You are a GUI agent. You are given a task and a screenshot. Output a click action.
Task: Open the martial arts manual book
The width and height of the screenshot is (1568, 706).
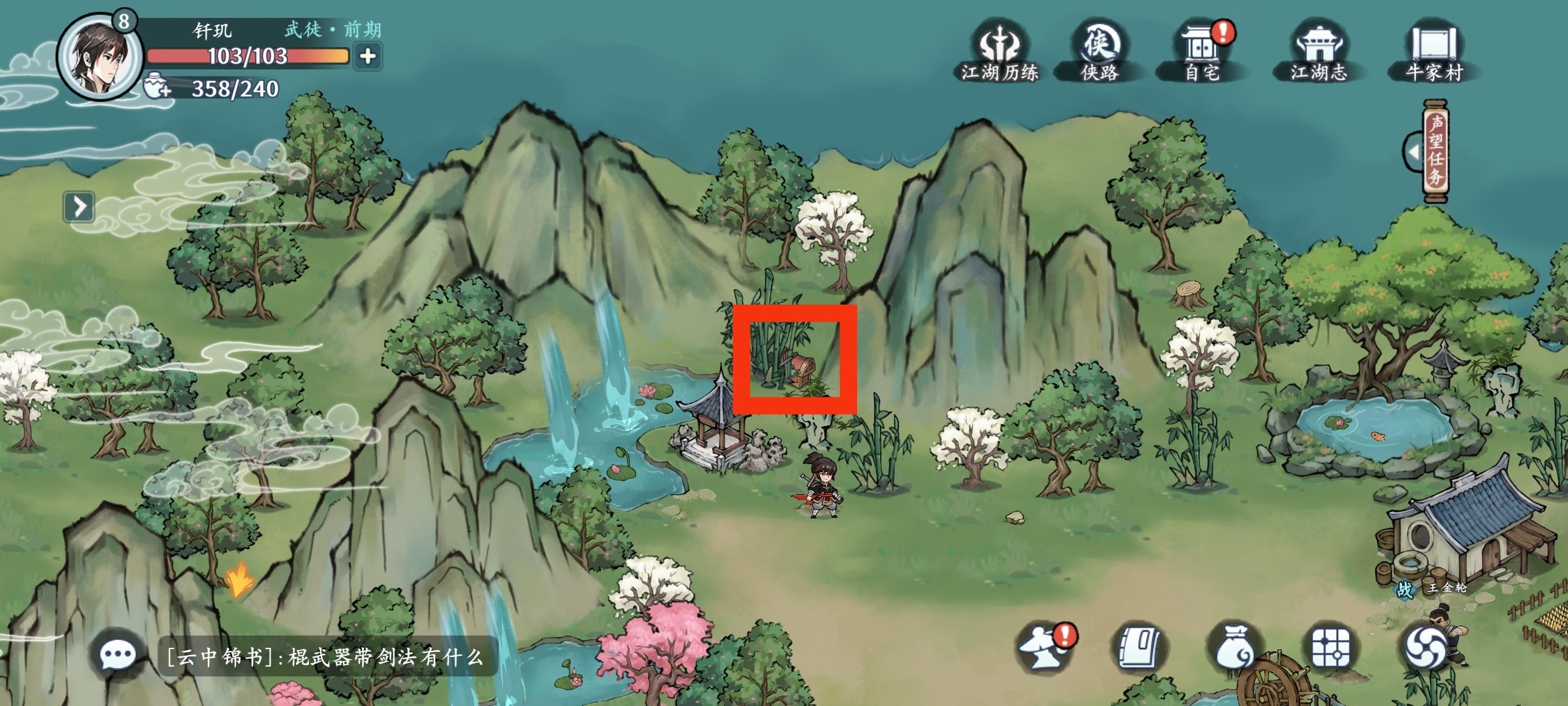tap(1140, 648)
